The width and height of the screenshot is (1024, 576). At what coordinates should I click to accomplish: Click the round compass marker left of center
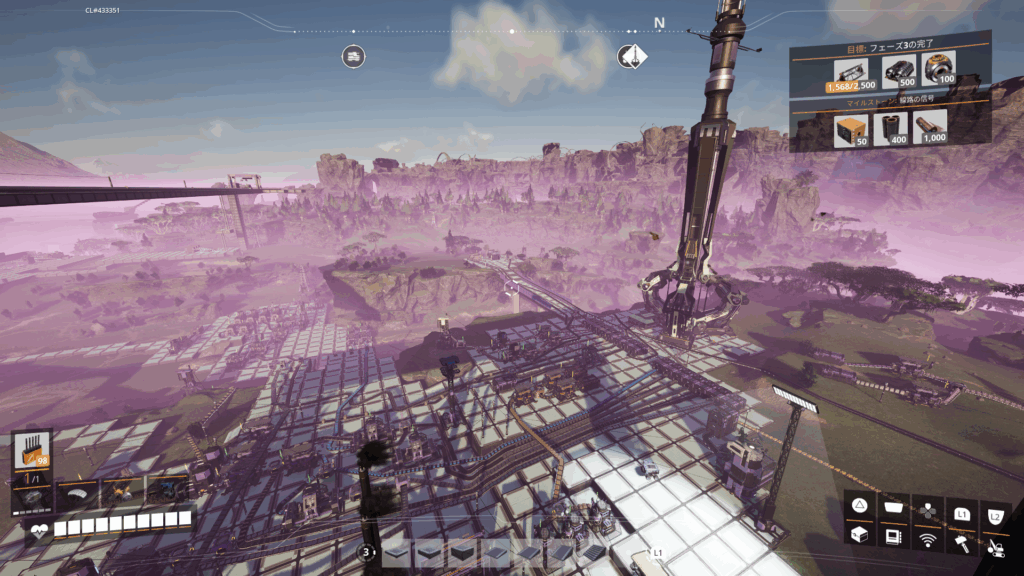[352, 57]
